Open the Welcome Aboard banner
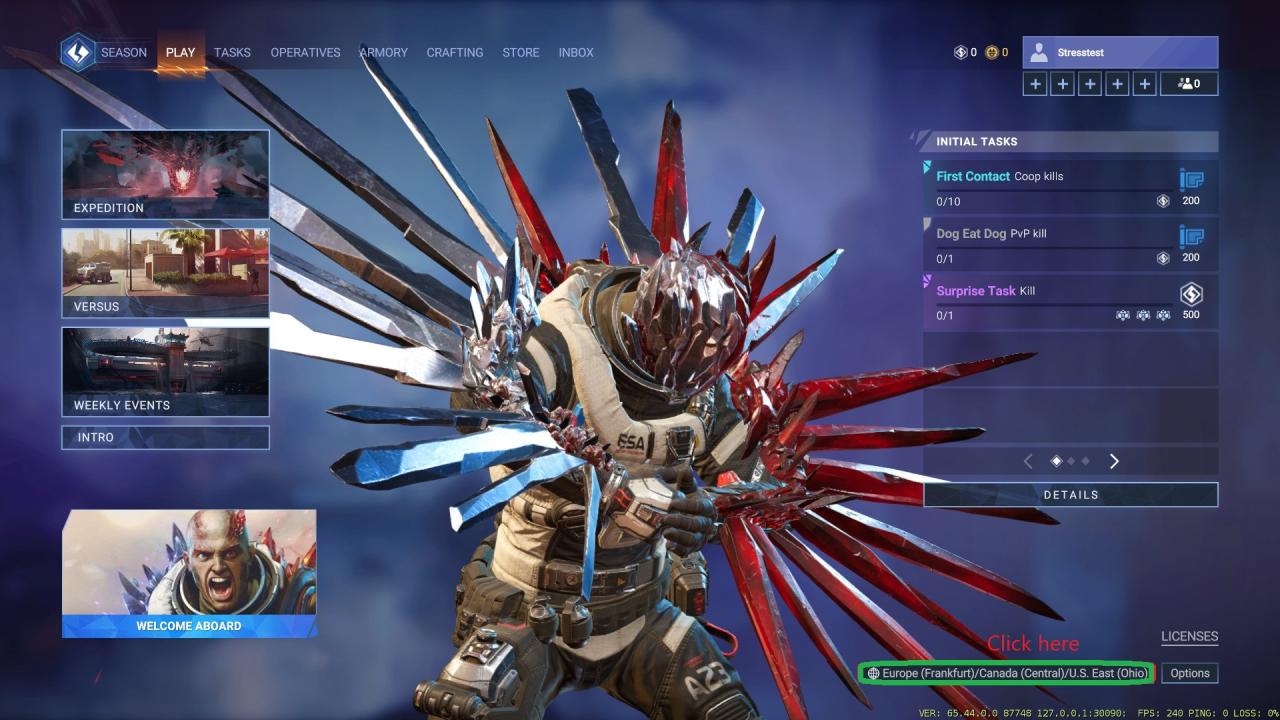 189,573
